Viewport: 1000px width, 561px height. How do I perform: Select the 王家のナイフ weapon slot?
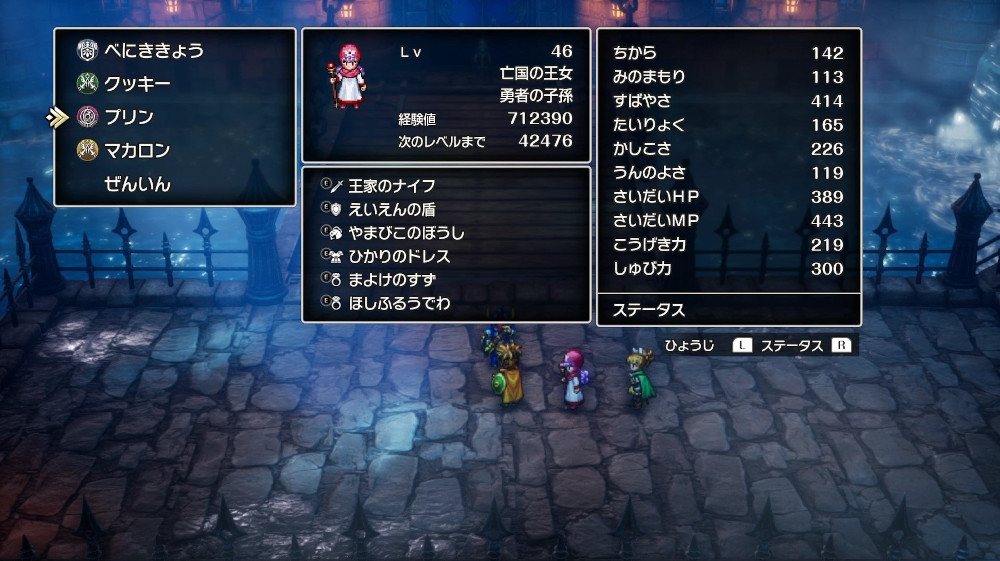391,186
